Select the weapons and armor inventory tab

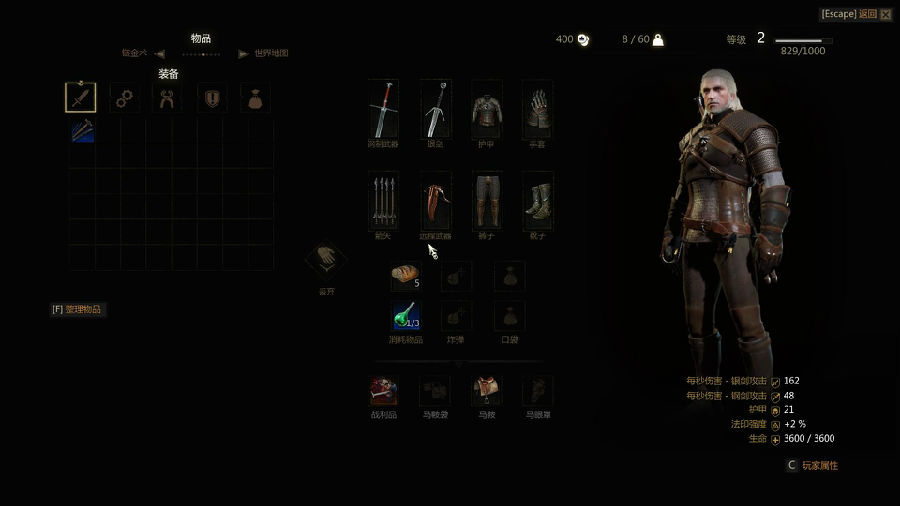point(81,97)
